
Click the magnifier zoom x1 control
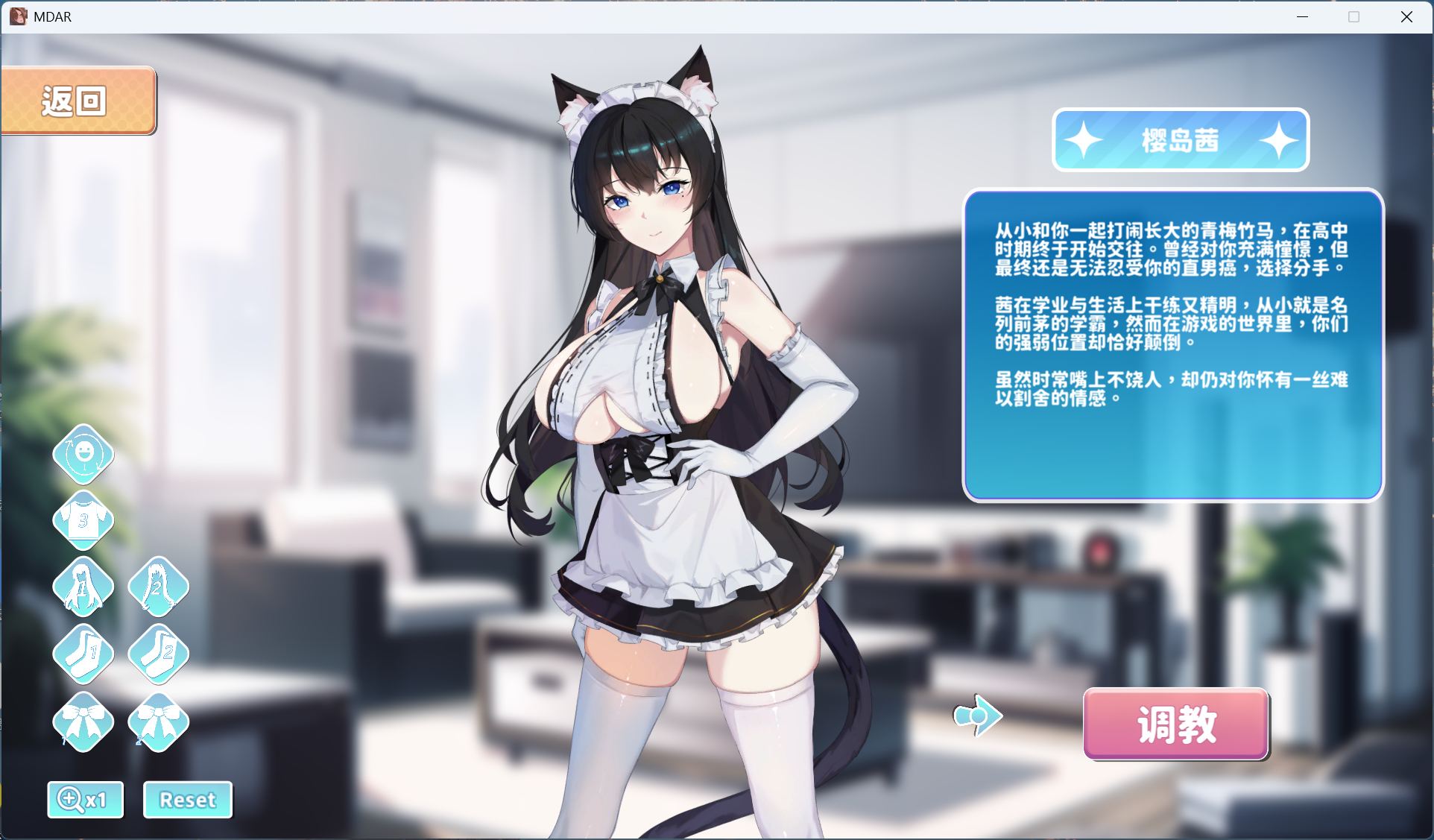click(85, 799)
